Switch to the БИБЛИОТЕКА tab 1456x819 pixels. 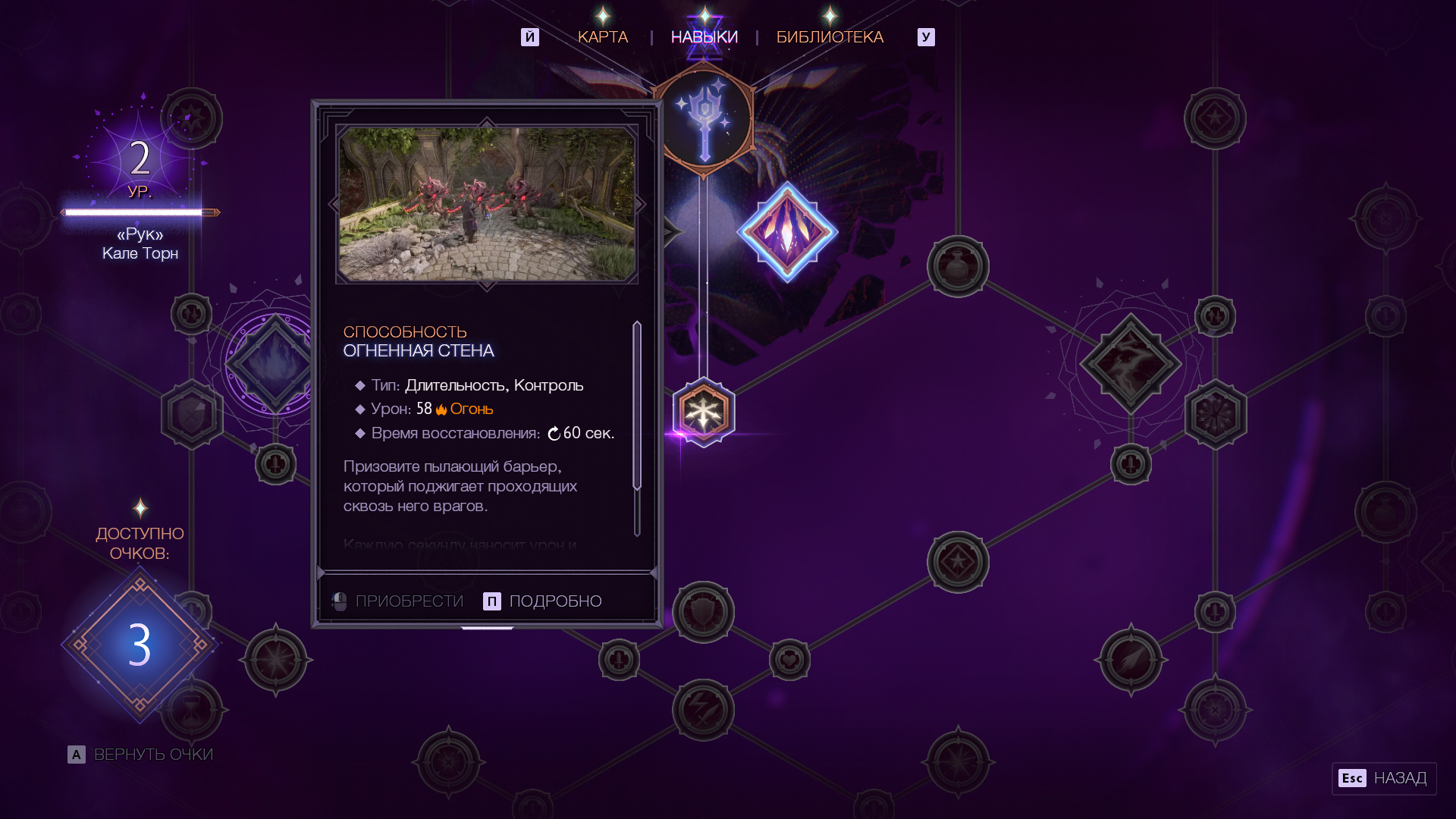click(x=830, y=37)
